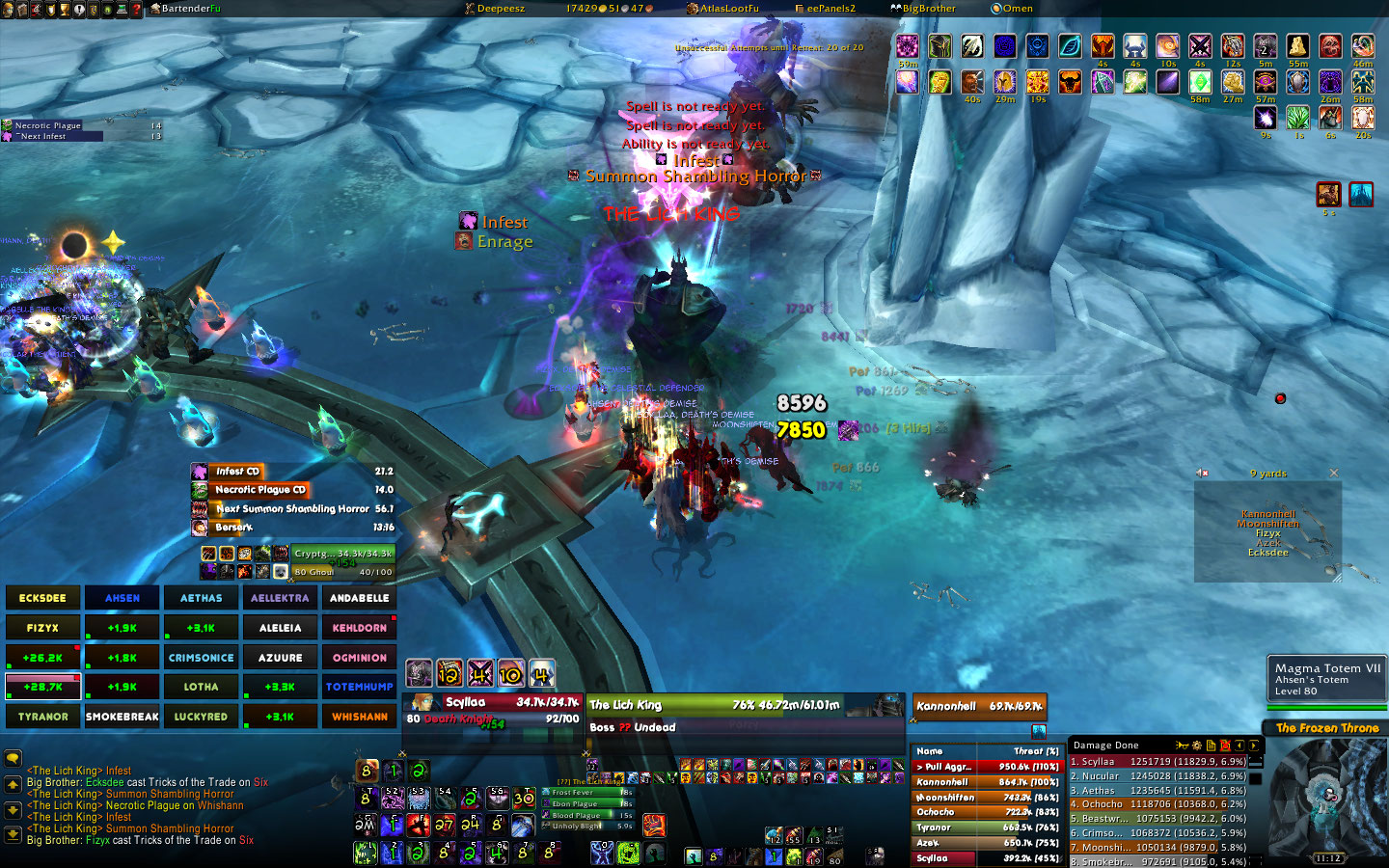Click Whishann's raid frame
This screenshot has height=868, width=1389.
(x=359, y=717)
